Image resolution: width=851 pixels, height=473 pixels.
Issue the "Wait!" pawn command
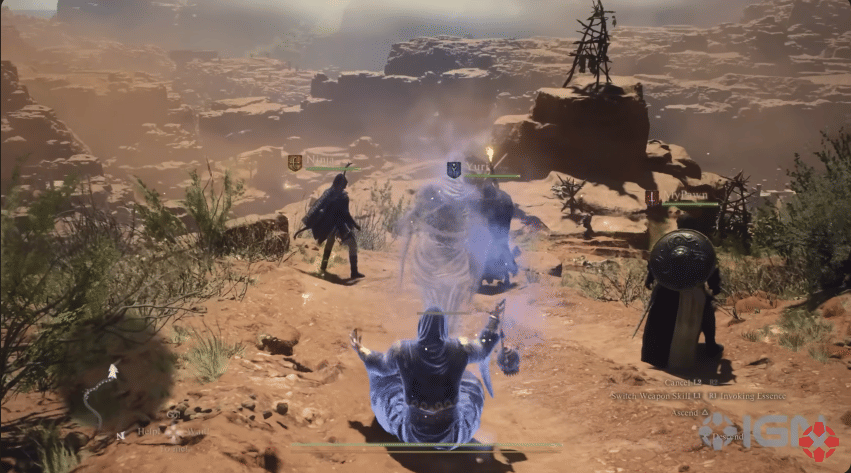pyautogui.click(x=198, y=431)
